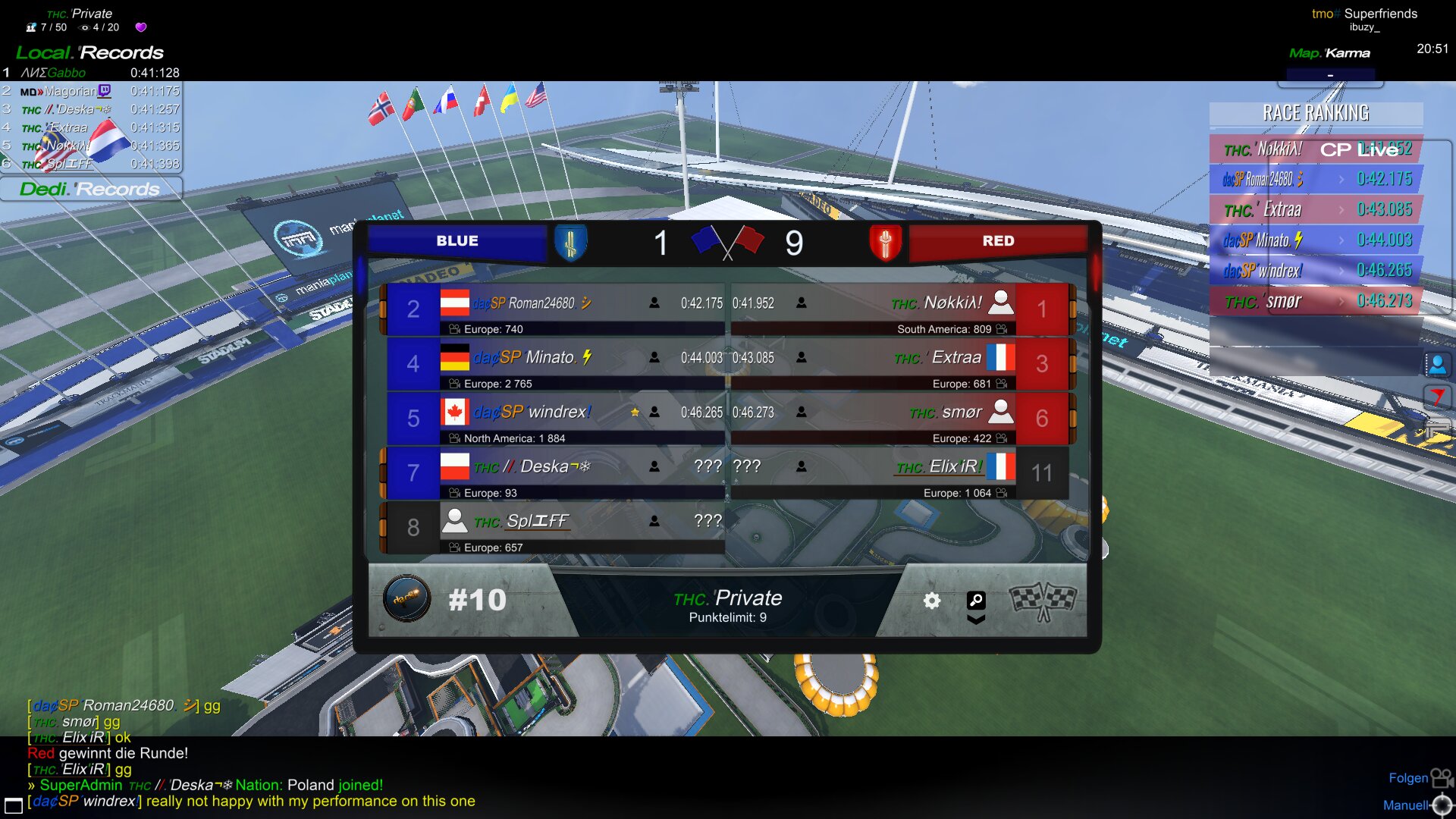1456x819 pixels.
Task: Open the Dedi Records panel
Action: coord(90,189)
